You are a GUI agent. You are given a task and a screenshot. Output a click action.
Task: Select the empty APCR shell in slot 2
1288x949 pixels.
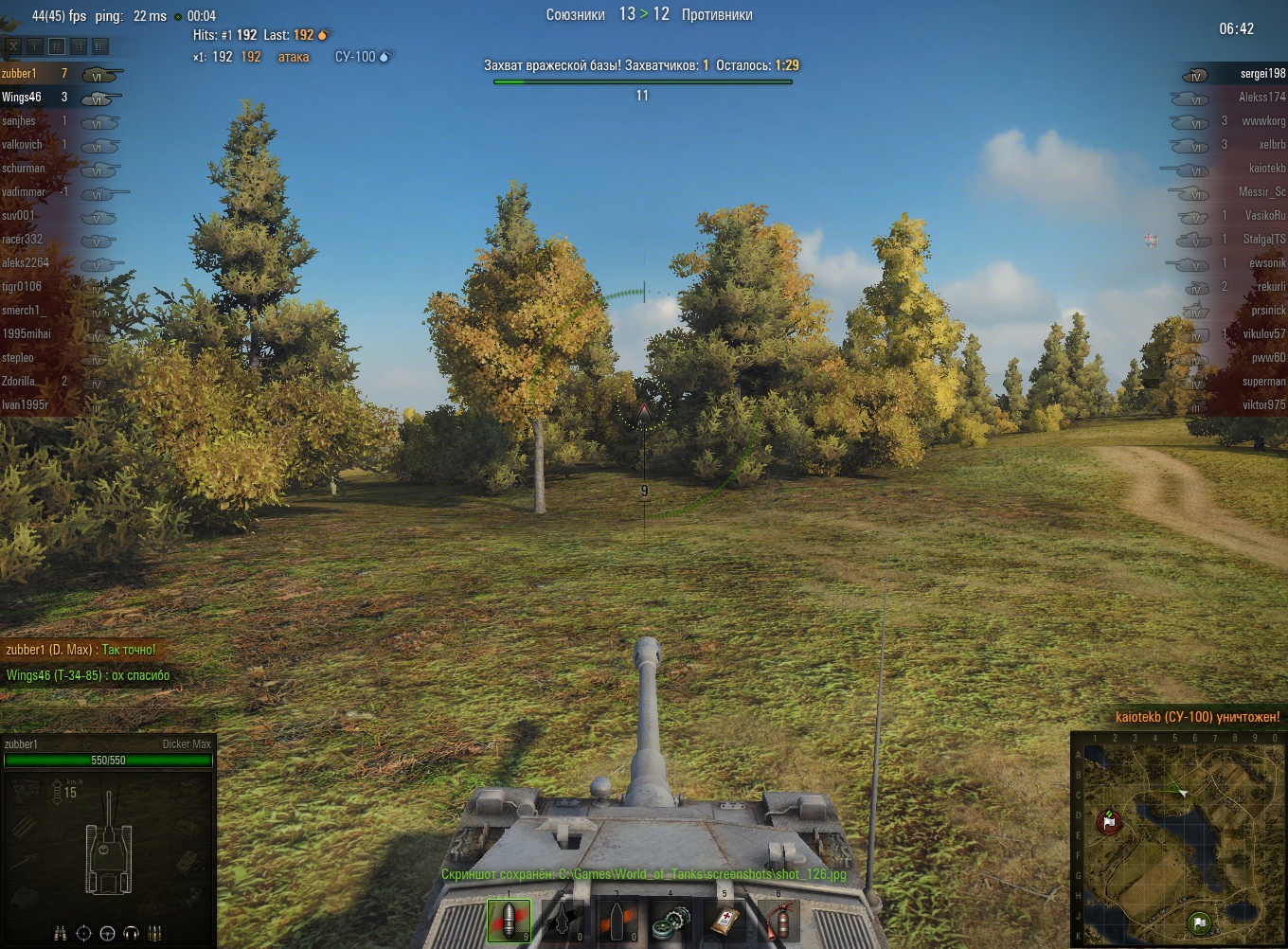(x=563, y=920)
